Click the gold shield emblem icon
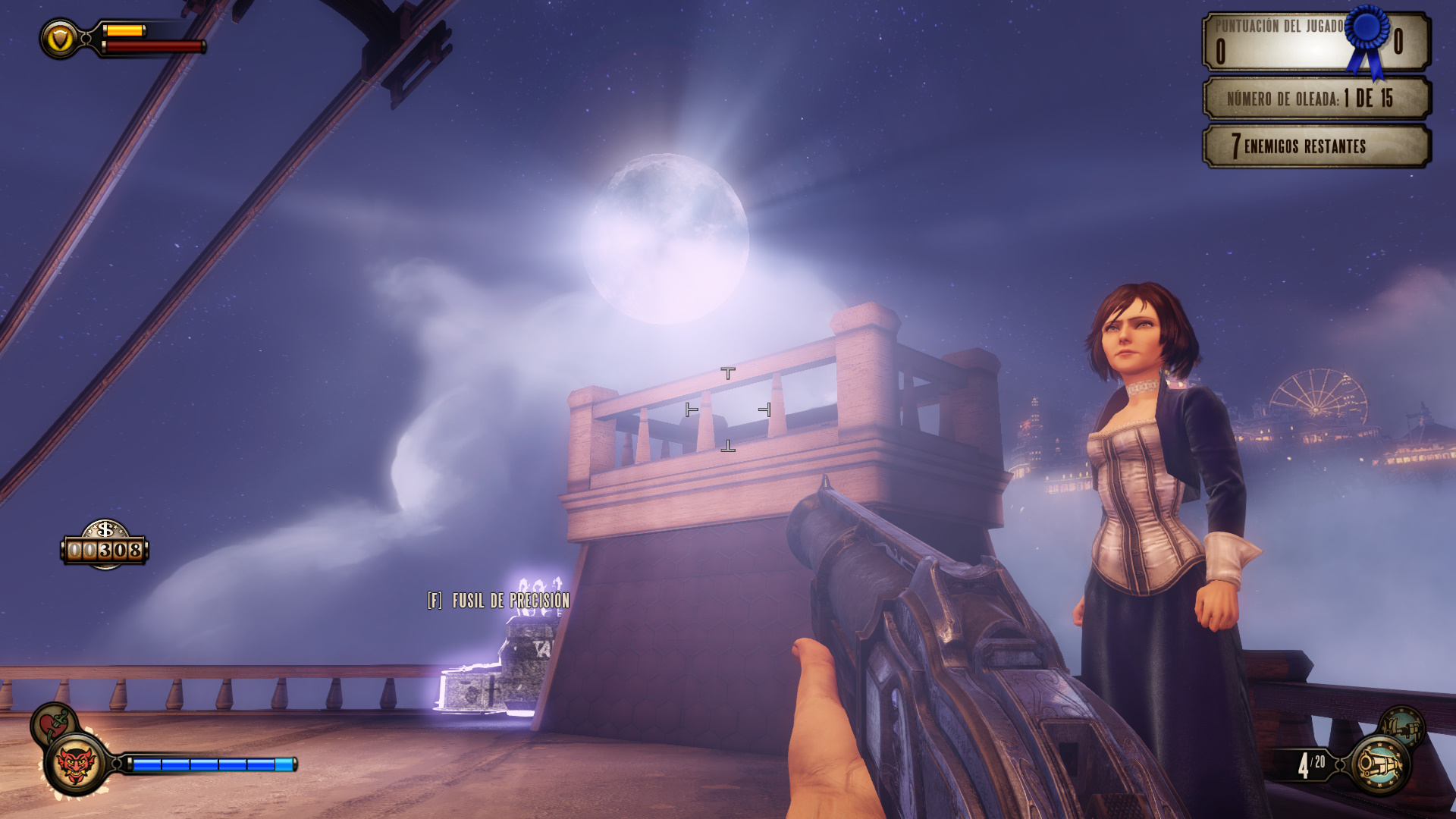The image size is (1456, 819). click(x=60, y=39)
